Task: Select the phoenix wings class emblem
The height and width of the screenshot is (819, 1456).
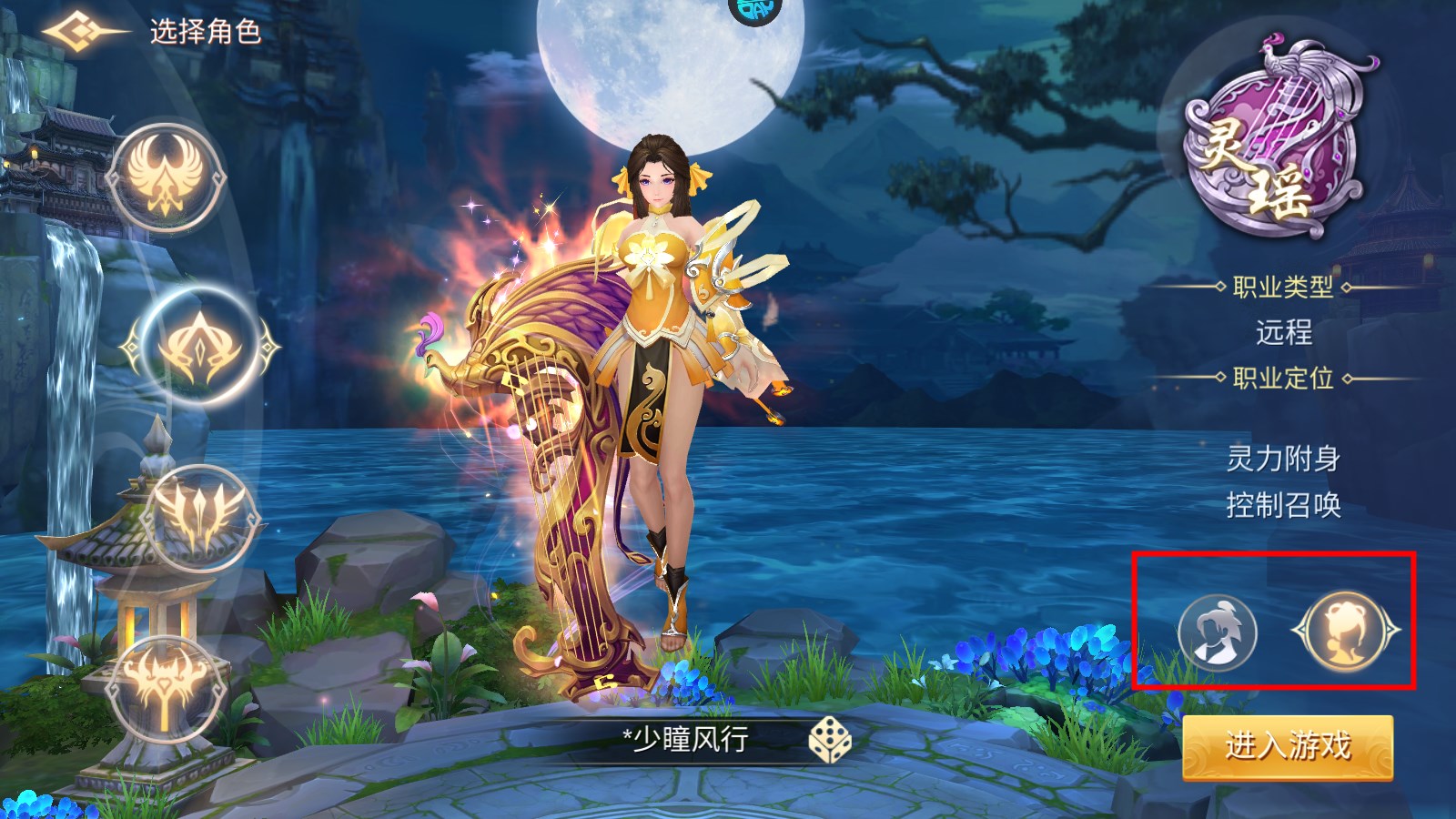Action: 166,179
